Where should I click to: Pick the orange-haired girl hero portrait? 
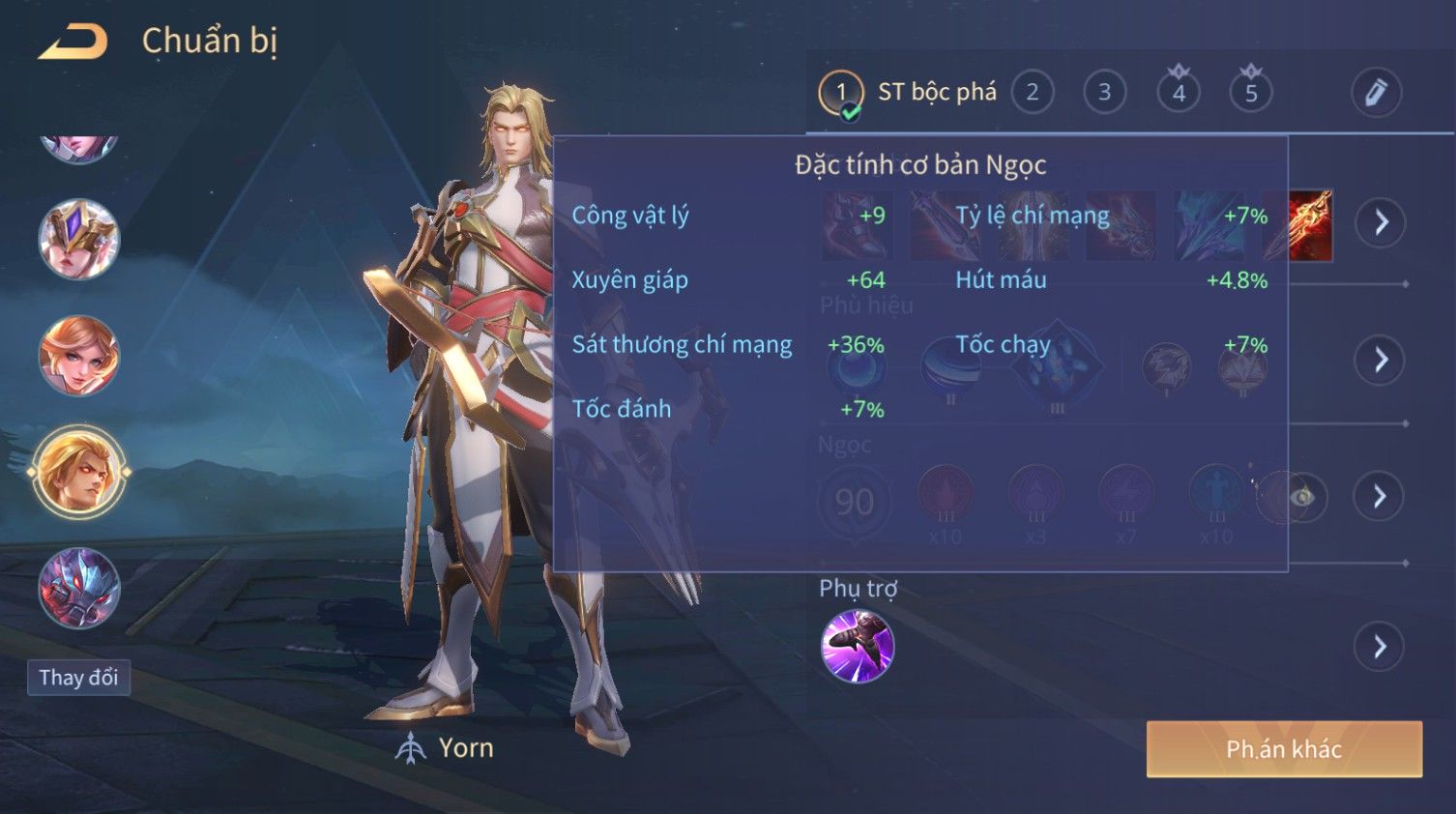point(79,355)
